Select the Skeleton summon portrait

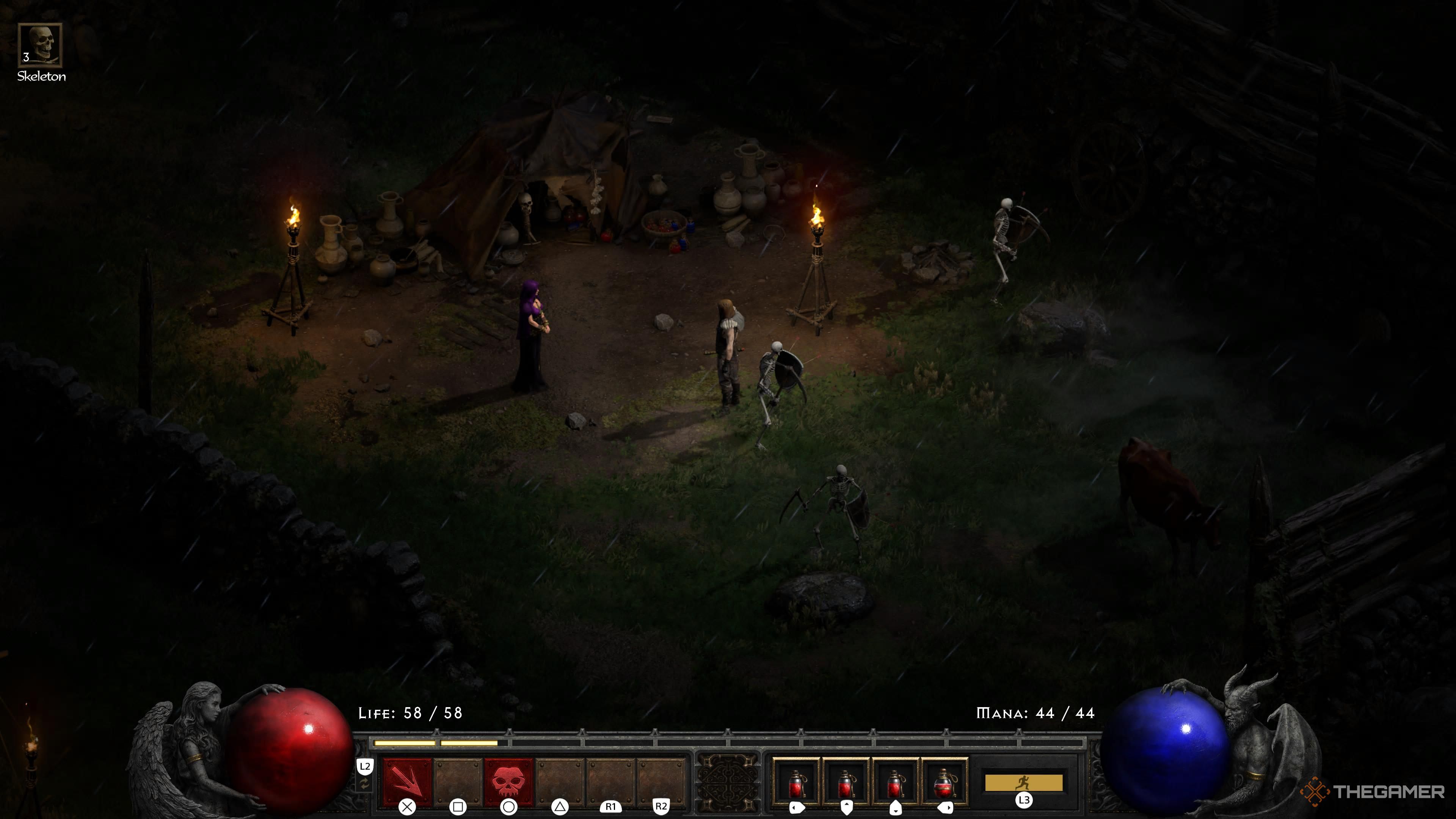[39, 45]
